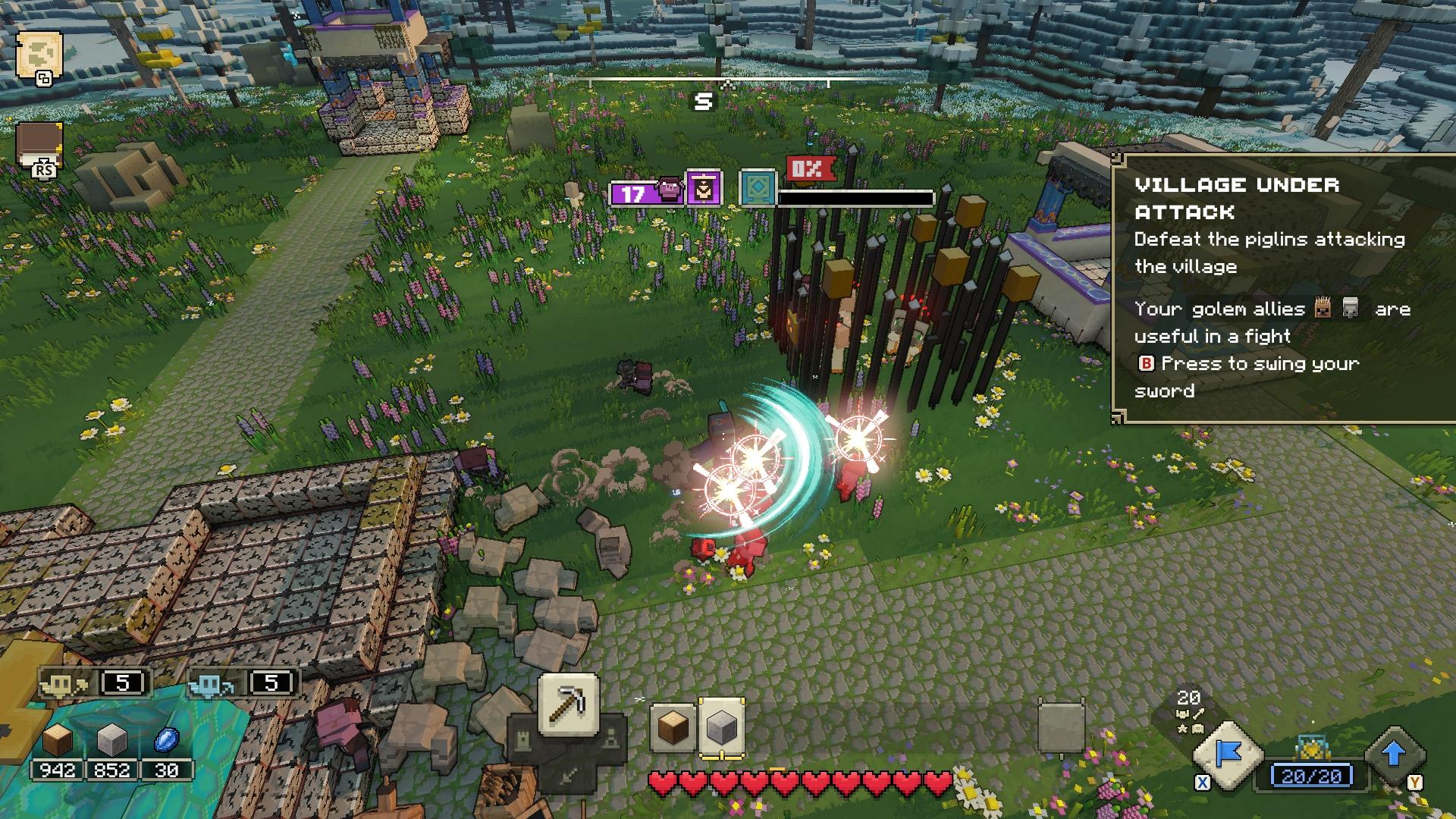Open the world map icon
1456x819 pixels.
click(38, 55)
